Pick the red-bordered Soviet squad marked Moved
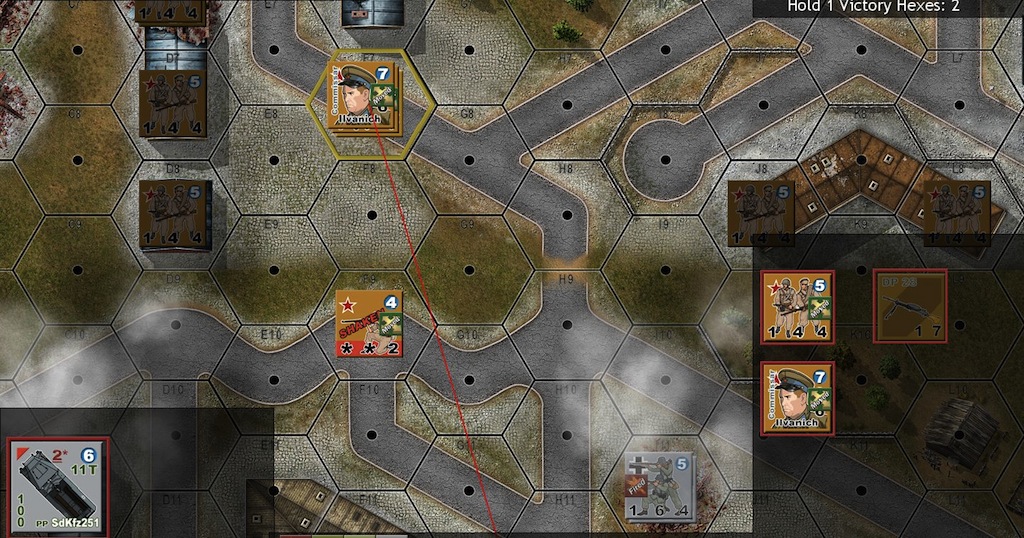 pos(797,306)
